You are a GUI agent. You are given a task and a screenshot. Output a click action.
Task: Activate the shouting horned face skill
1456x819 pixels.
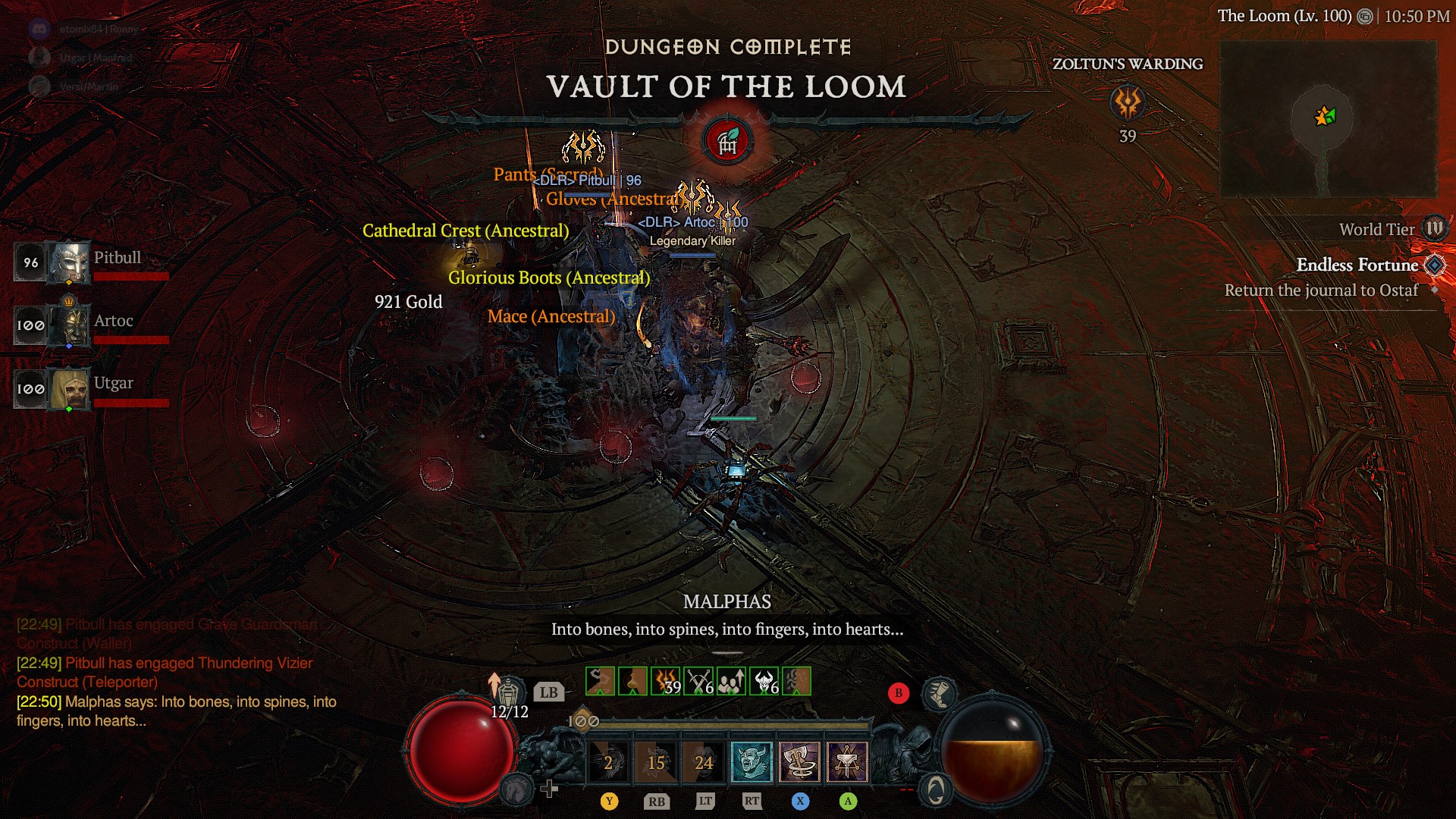click(752, 762)
